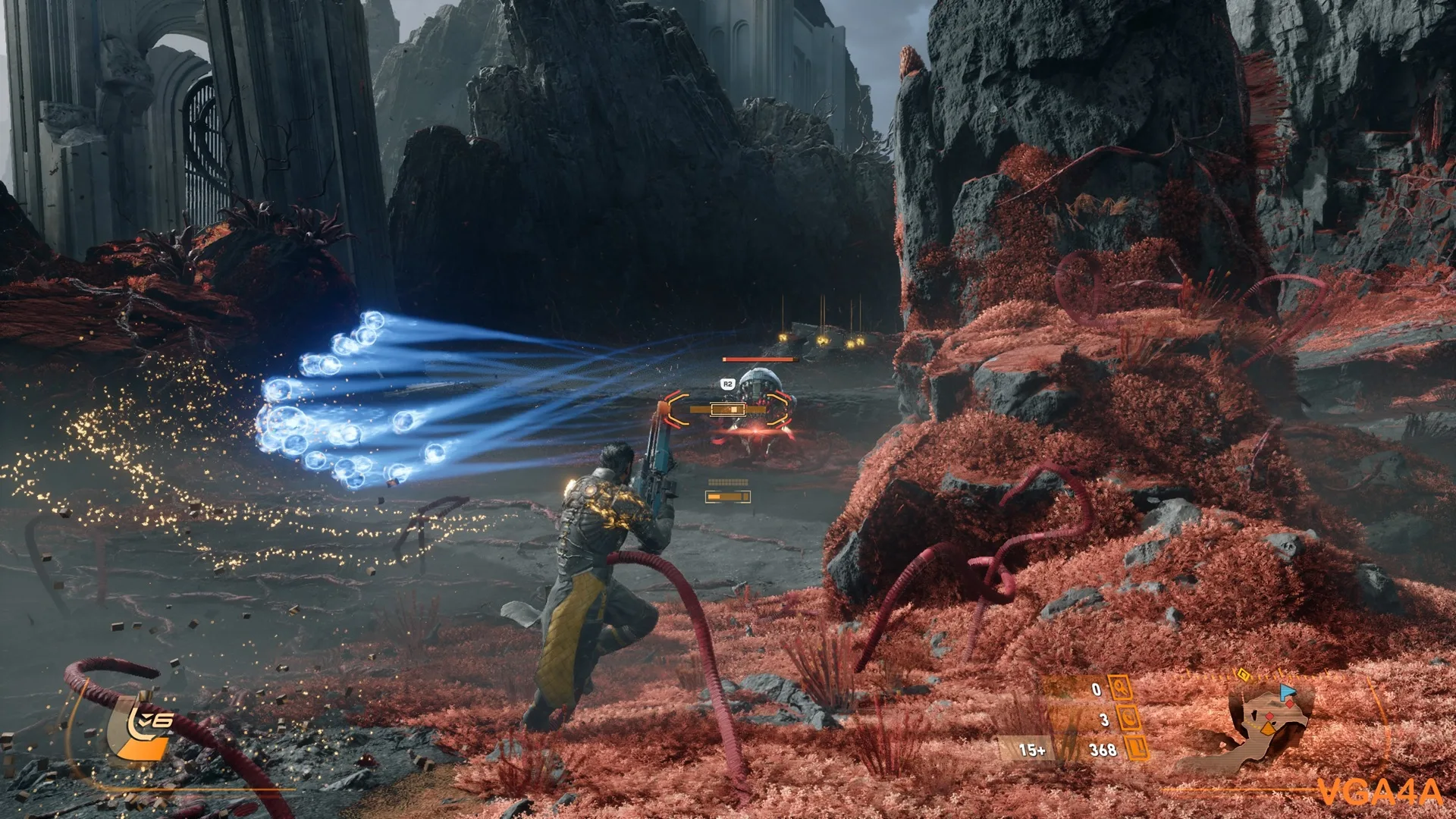The image size is (1456, 819).
Task: Click the round resource icon showing 3
Action: pyautogui.click(x=1128, y=718)
